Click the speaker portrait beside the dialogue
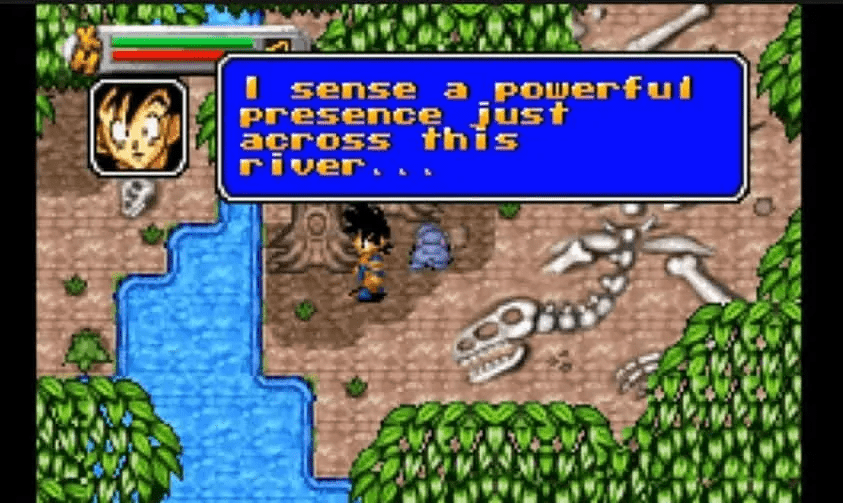843x503 pixels. (x=138, y=128)
